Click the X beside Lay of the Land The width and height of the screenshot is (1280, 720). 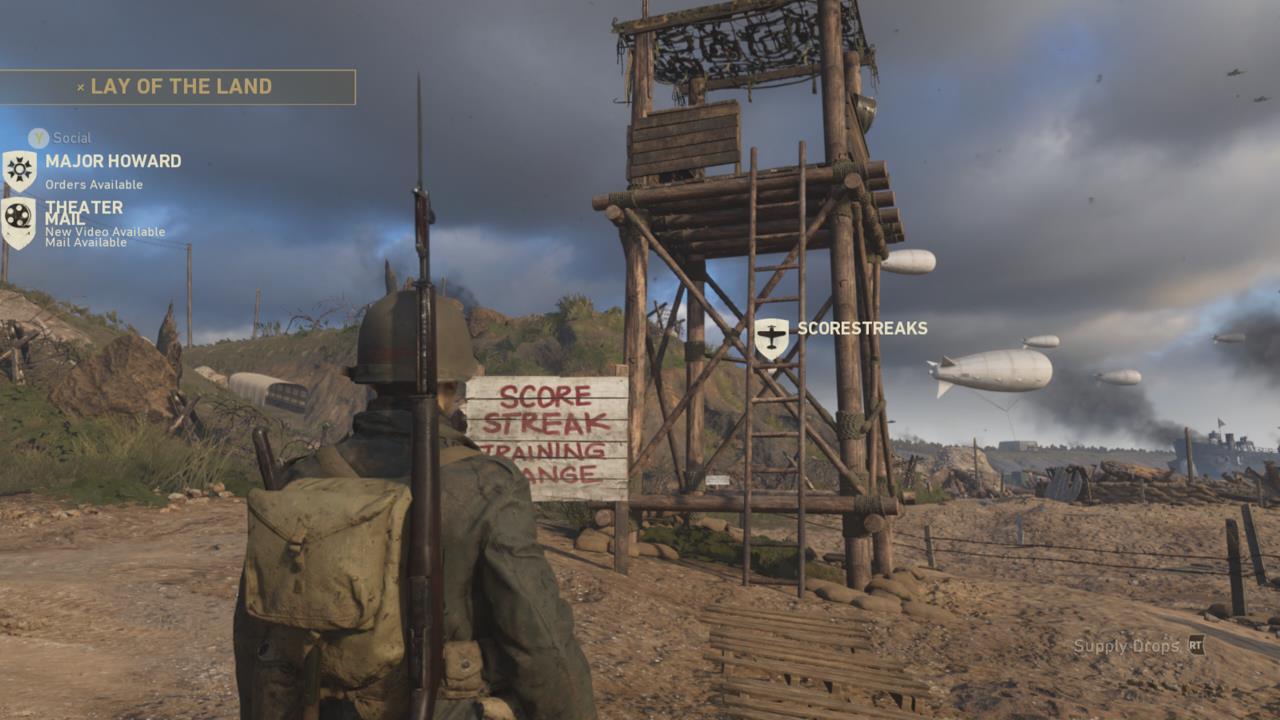pos(80,86)
